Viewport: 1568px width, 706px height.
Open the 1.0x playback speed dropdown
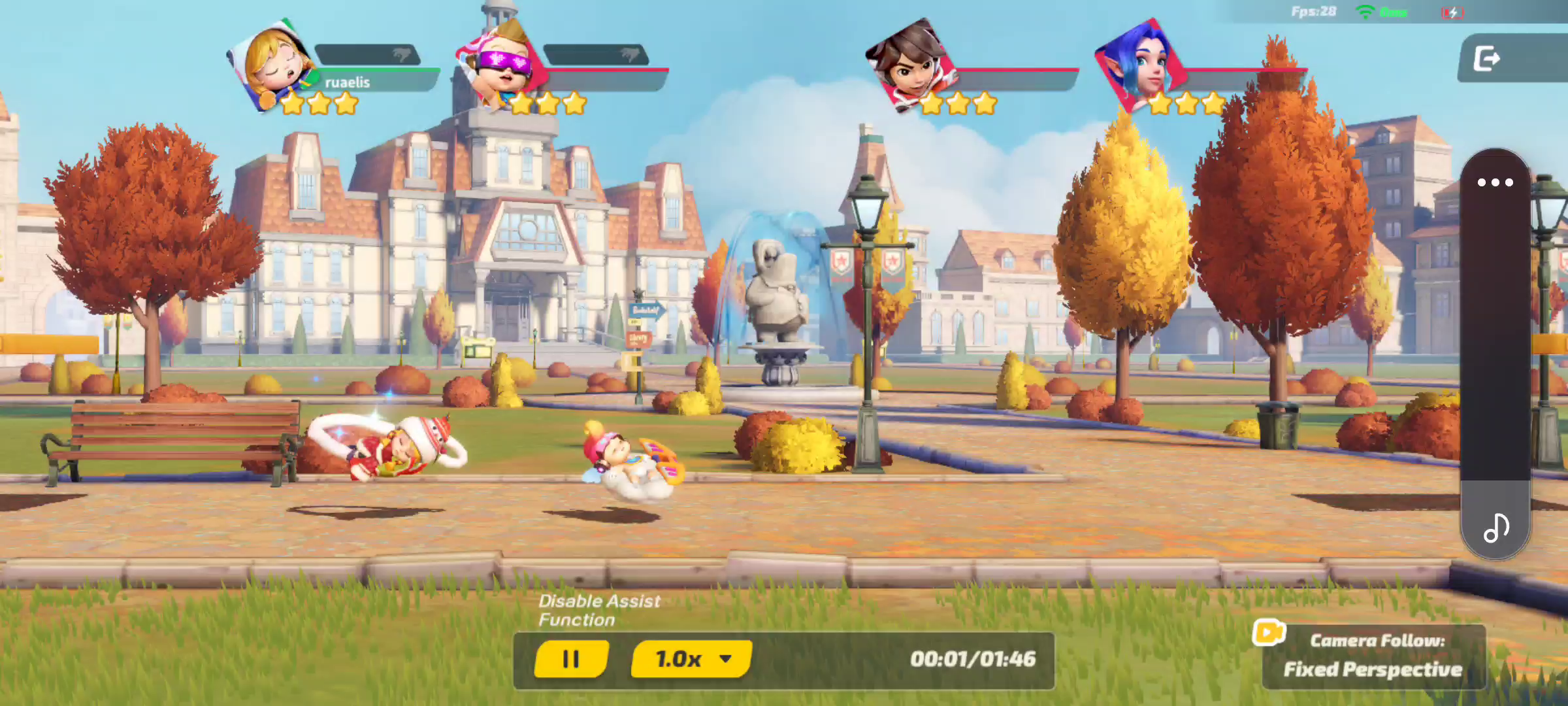pyautogui.click(x=691, y=659)
